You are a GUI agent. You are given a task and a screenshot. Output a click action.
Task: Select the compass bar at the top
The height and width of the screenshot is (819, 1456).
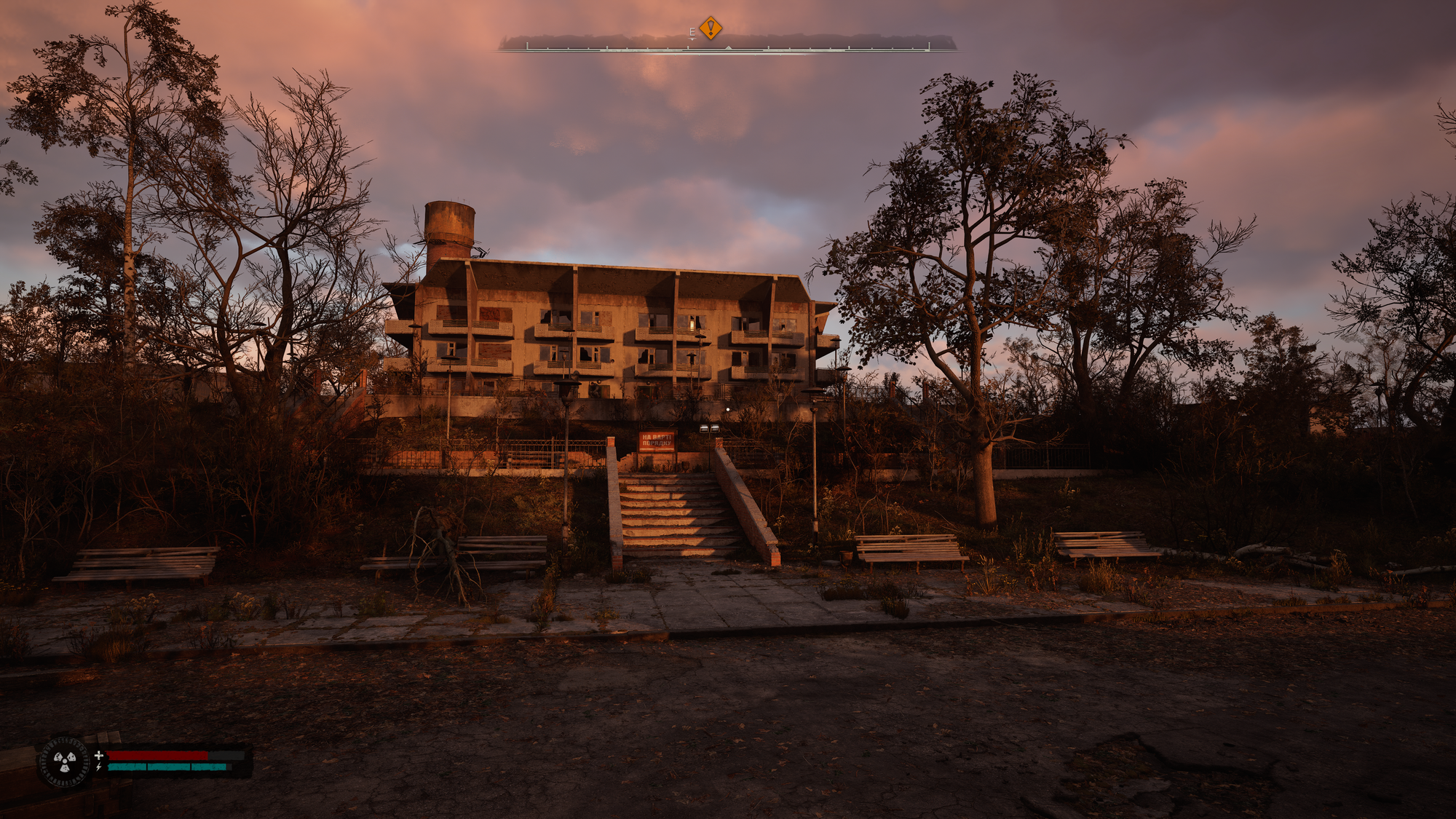pyautogui.click(x=728, y=47)
